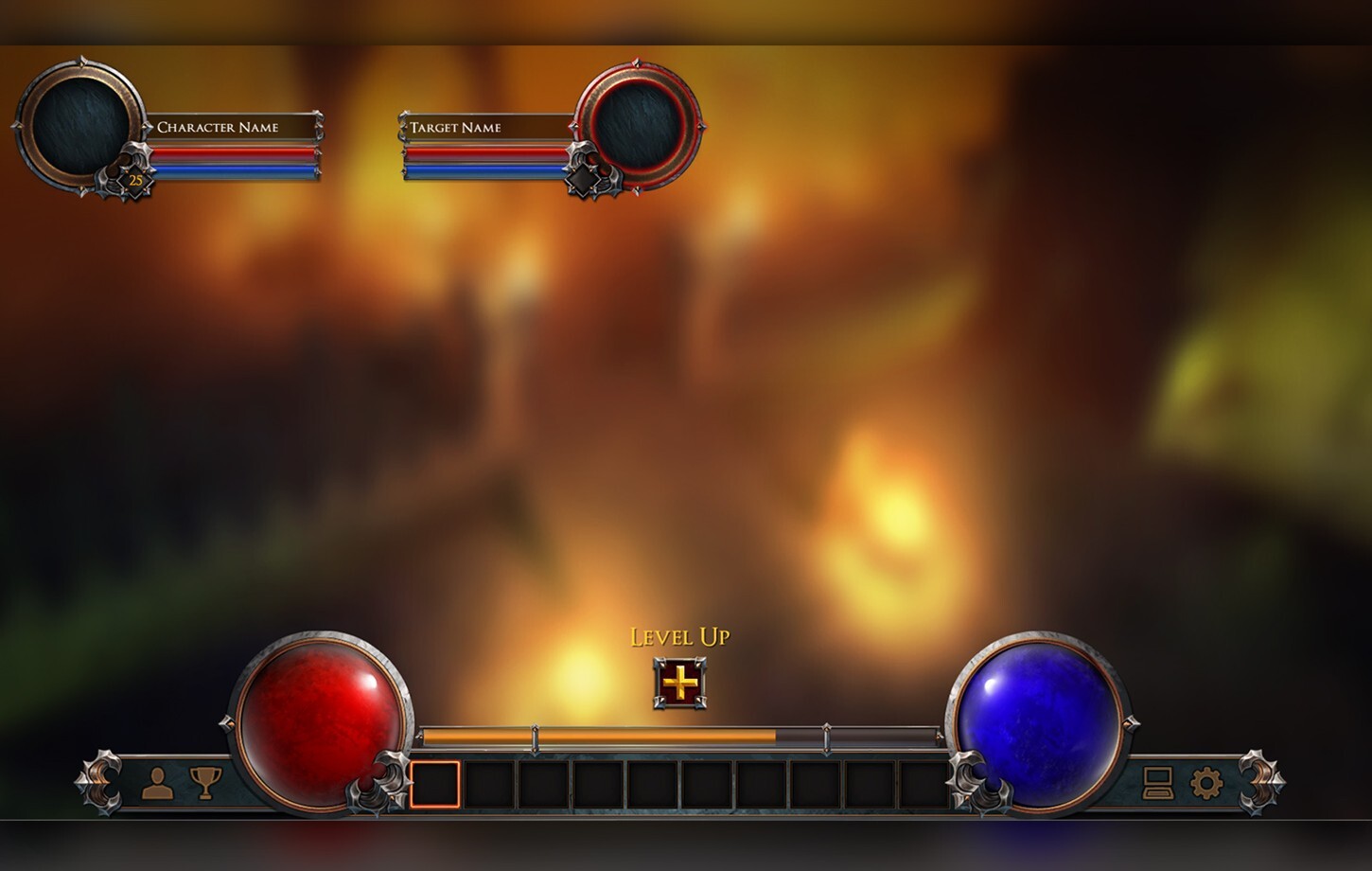
Task: Toggle the highlighted first hotbar slot
Action: point(434,786)
